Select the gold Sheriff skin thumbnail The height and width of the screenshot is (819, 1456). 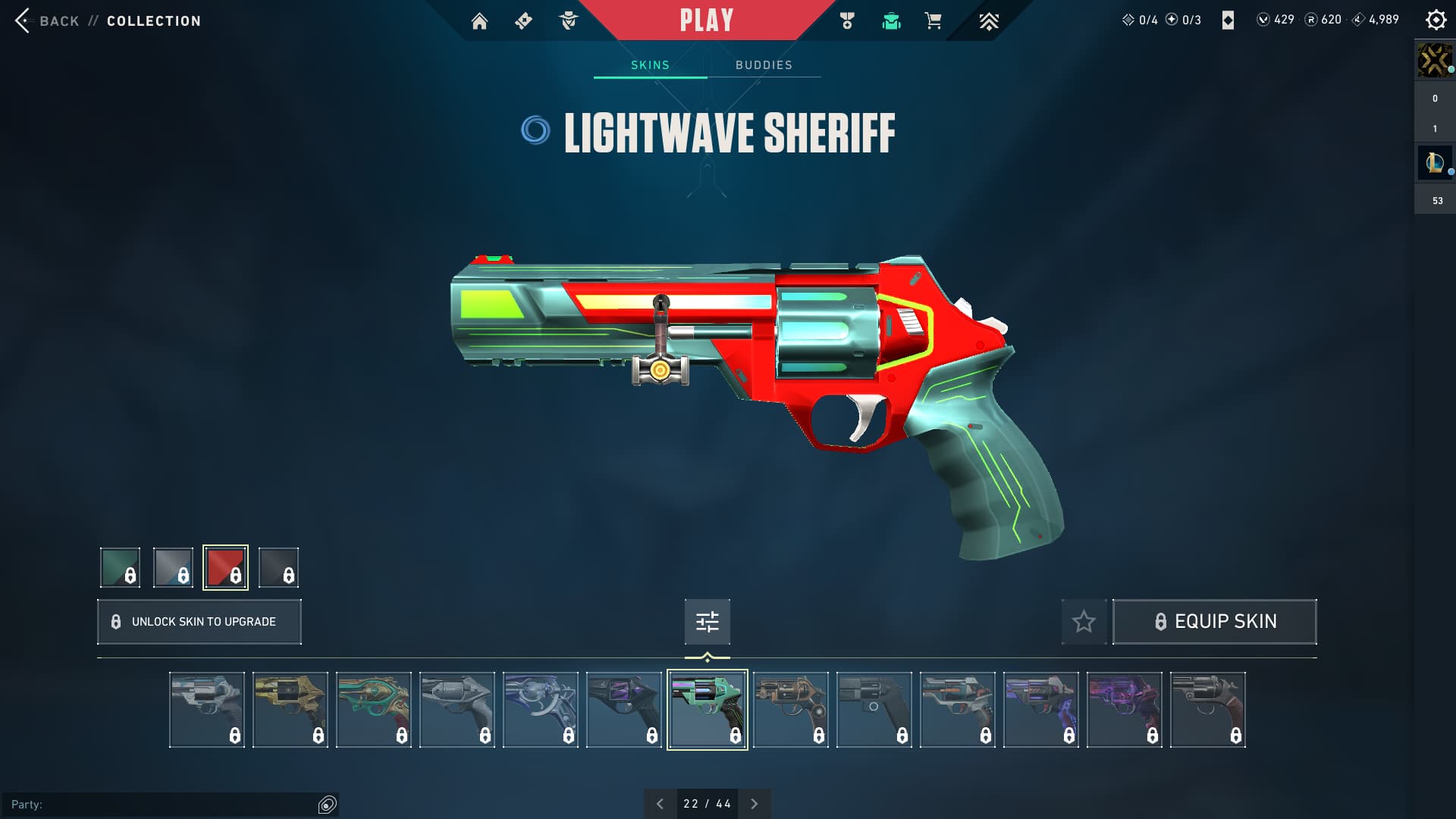290,710
